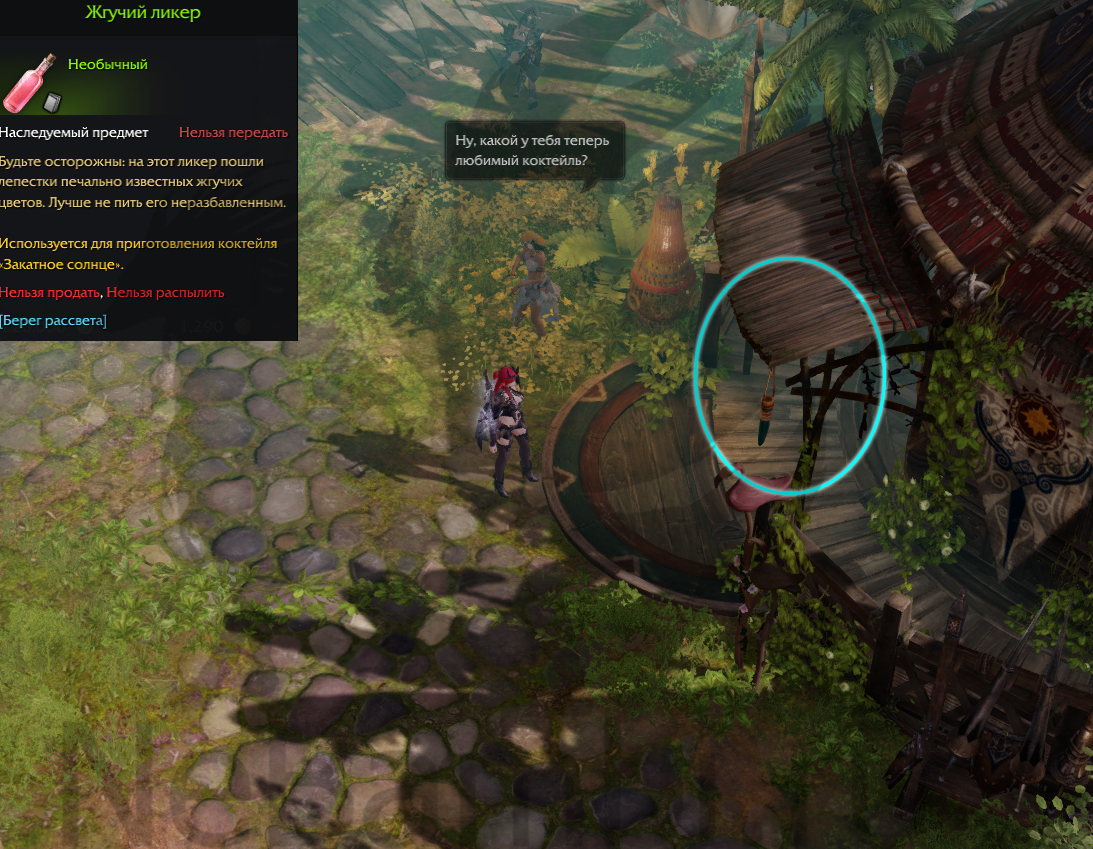
Task: Click the Жгучий ликер pink bottle icon
Action: point(30,84)
